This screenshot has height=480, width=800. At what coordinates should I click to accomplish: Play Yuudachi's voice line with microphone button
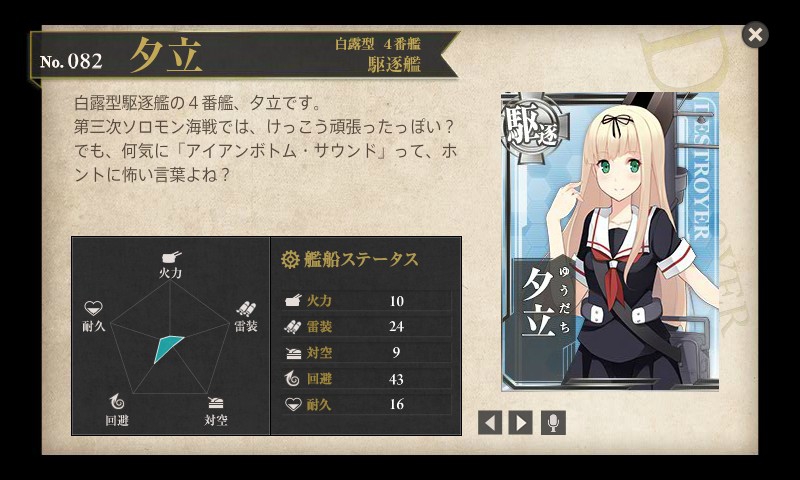(553, 422)
